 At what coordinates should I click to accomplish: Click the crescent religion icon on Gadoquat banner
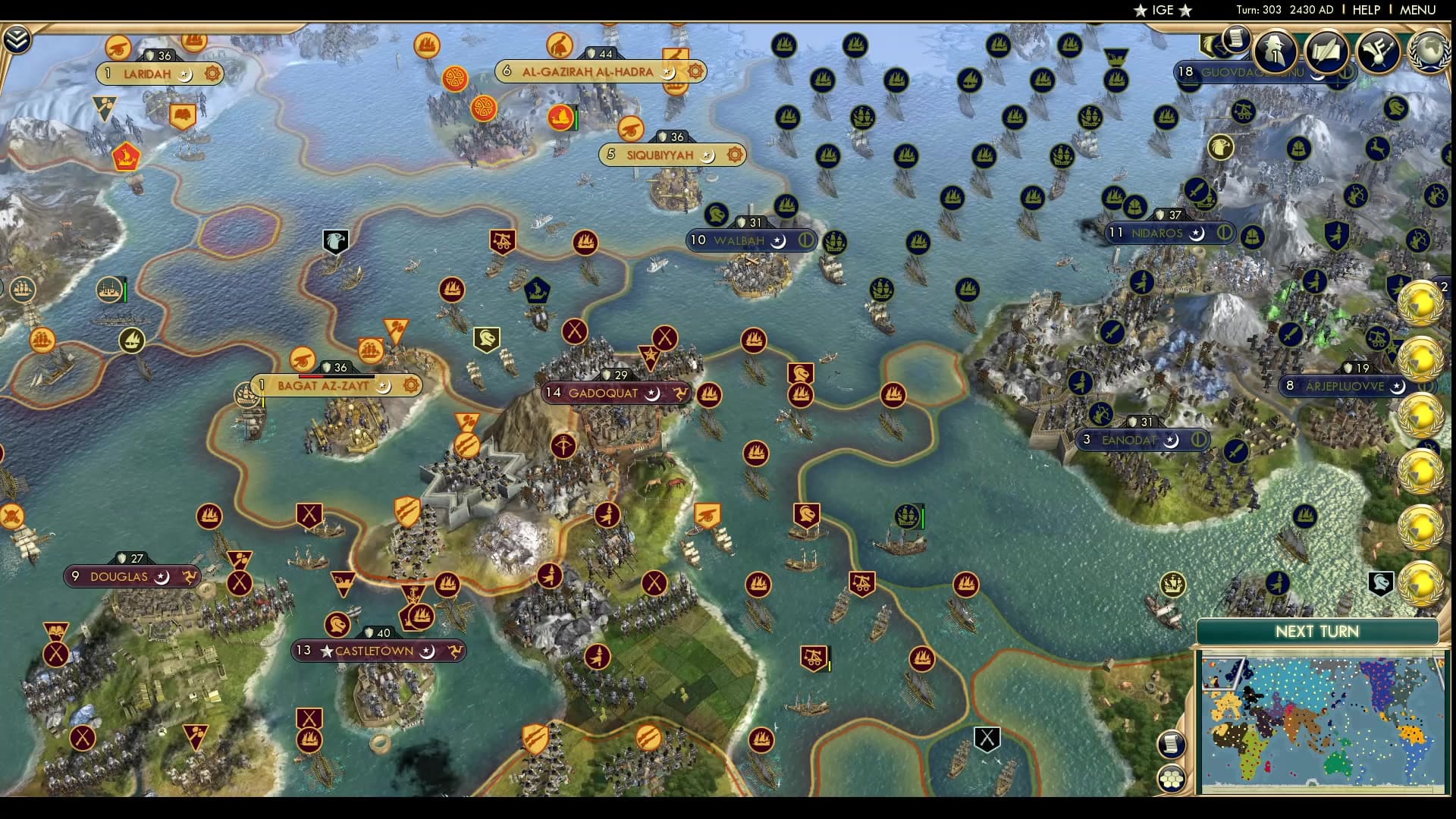651,394
